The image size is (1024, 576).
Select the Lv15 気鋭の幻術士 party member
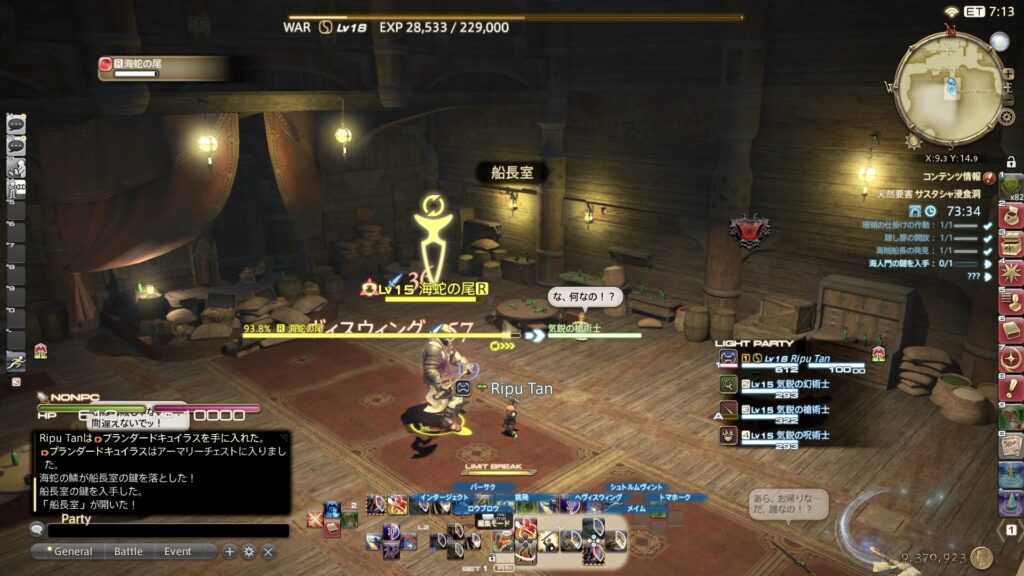pyautogui.click(x=790, y=386)
